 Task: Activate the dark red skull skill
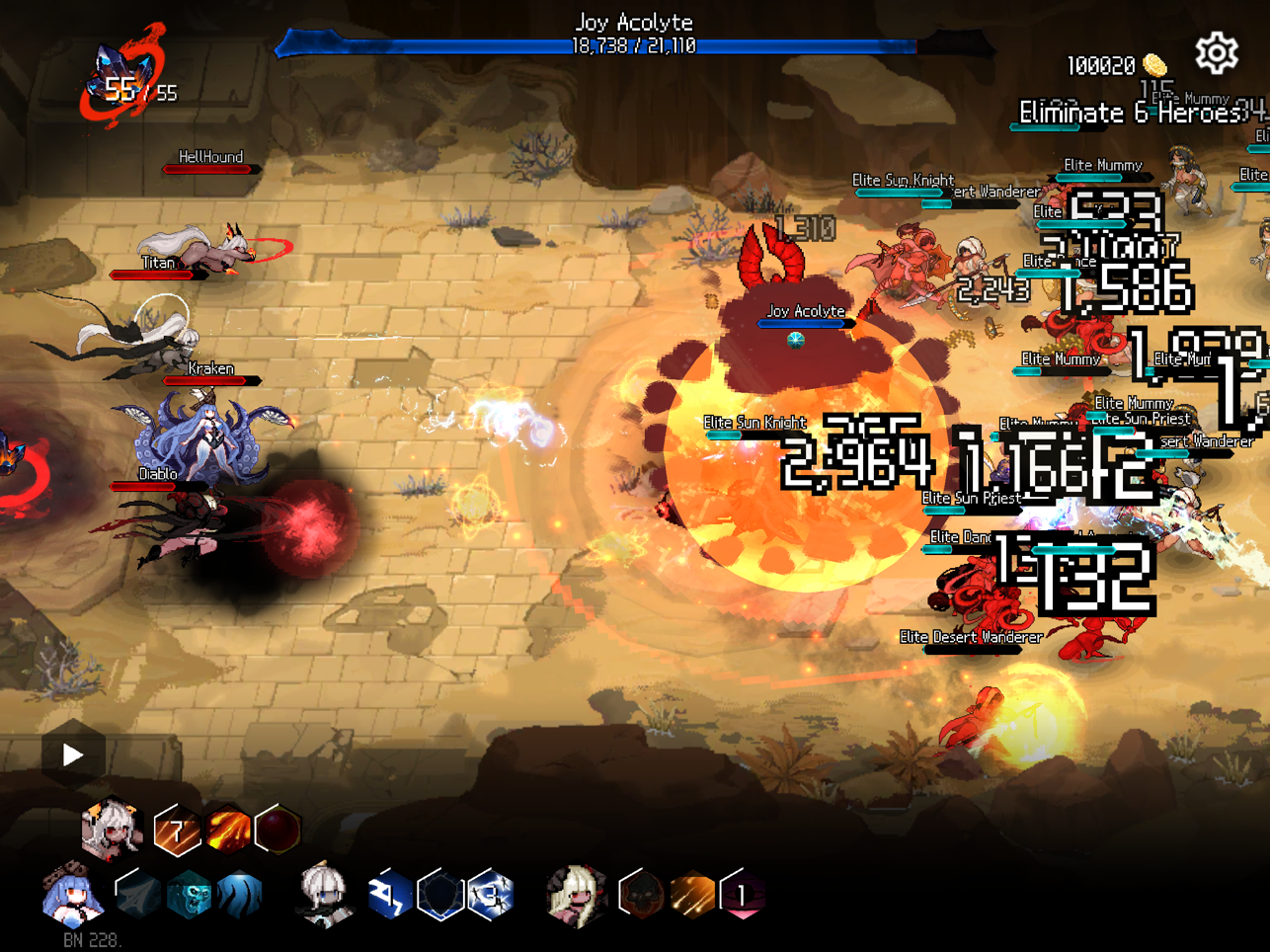pyautogui.click(x=642, y=896)
